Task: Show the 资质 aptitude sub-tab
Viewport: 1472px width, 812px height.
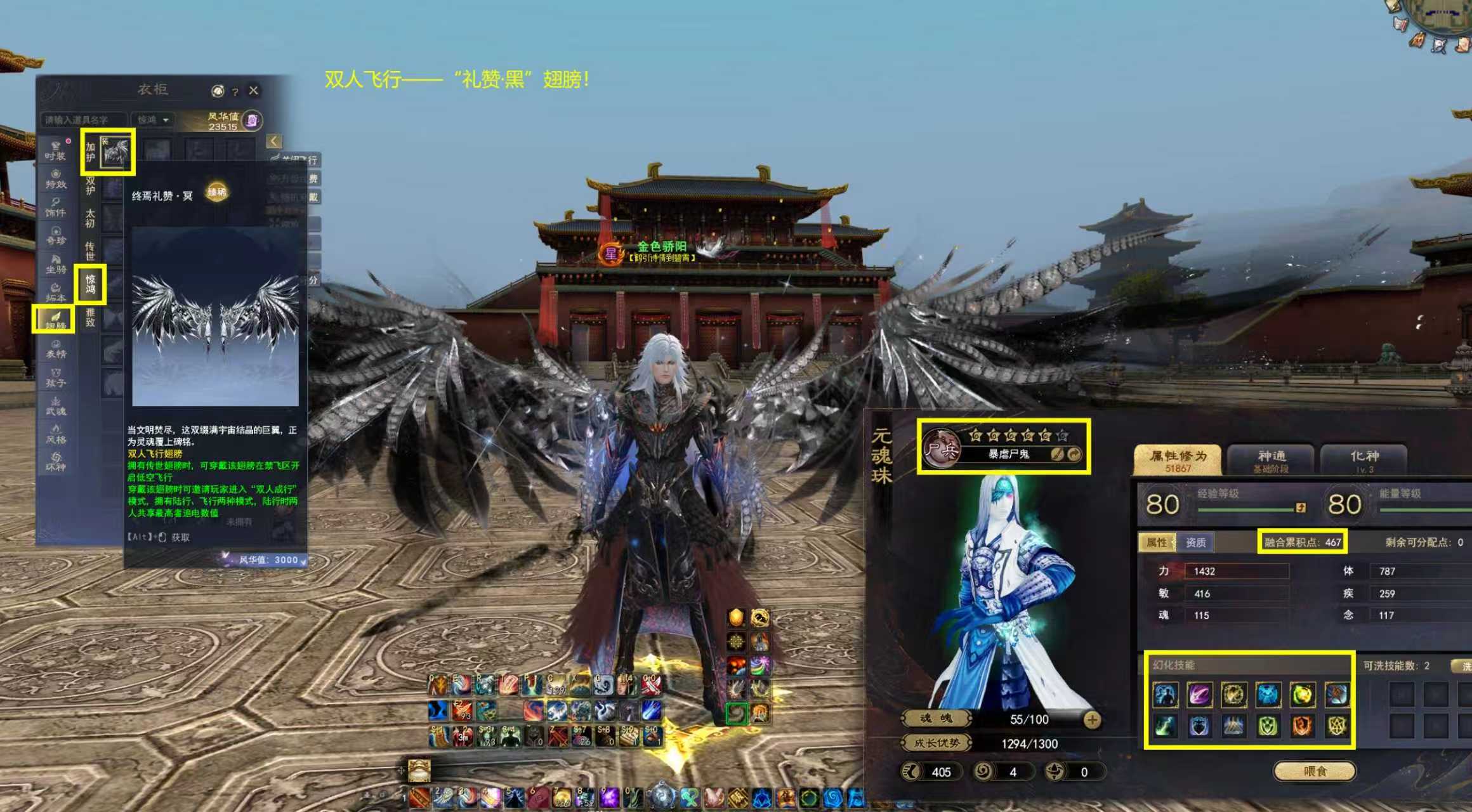Action: pyautogui.click(x=1195, y=542)
